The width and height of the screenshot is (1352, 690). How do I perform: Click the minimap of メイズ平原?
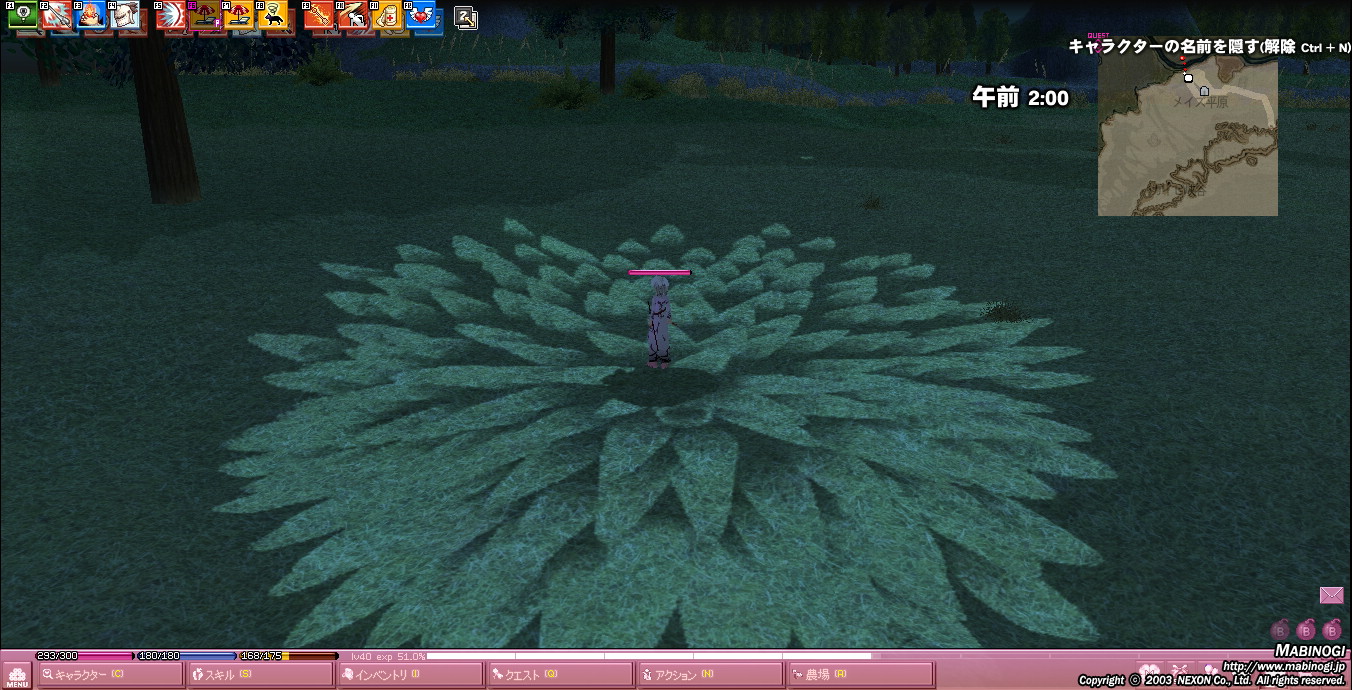[x=1187, y=138]
